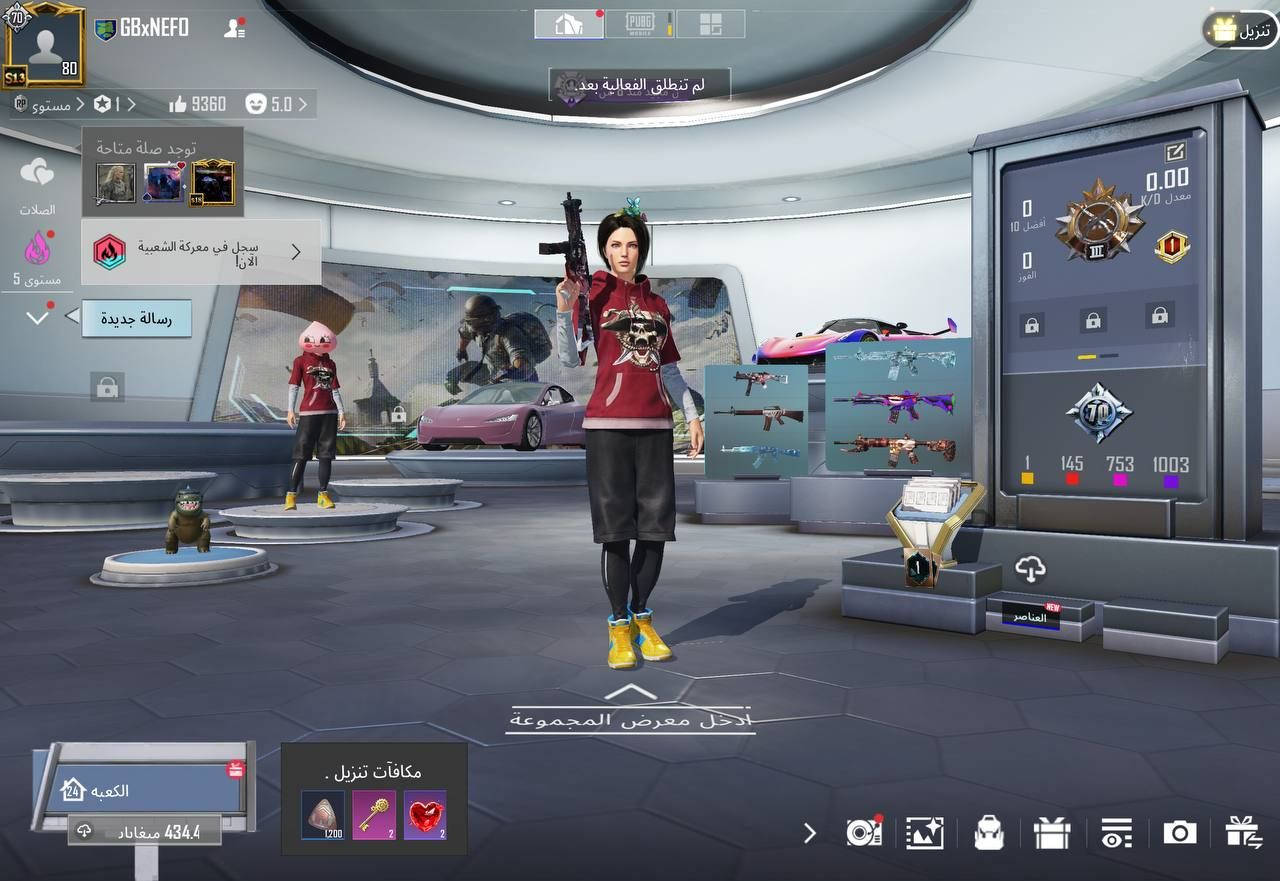Tap the تنزيل download button
The width and height of the screenshot is (1280, 881).
1241,31
